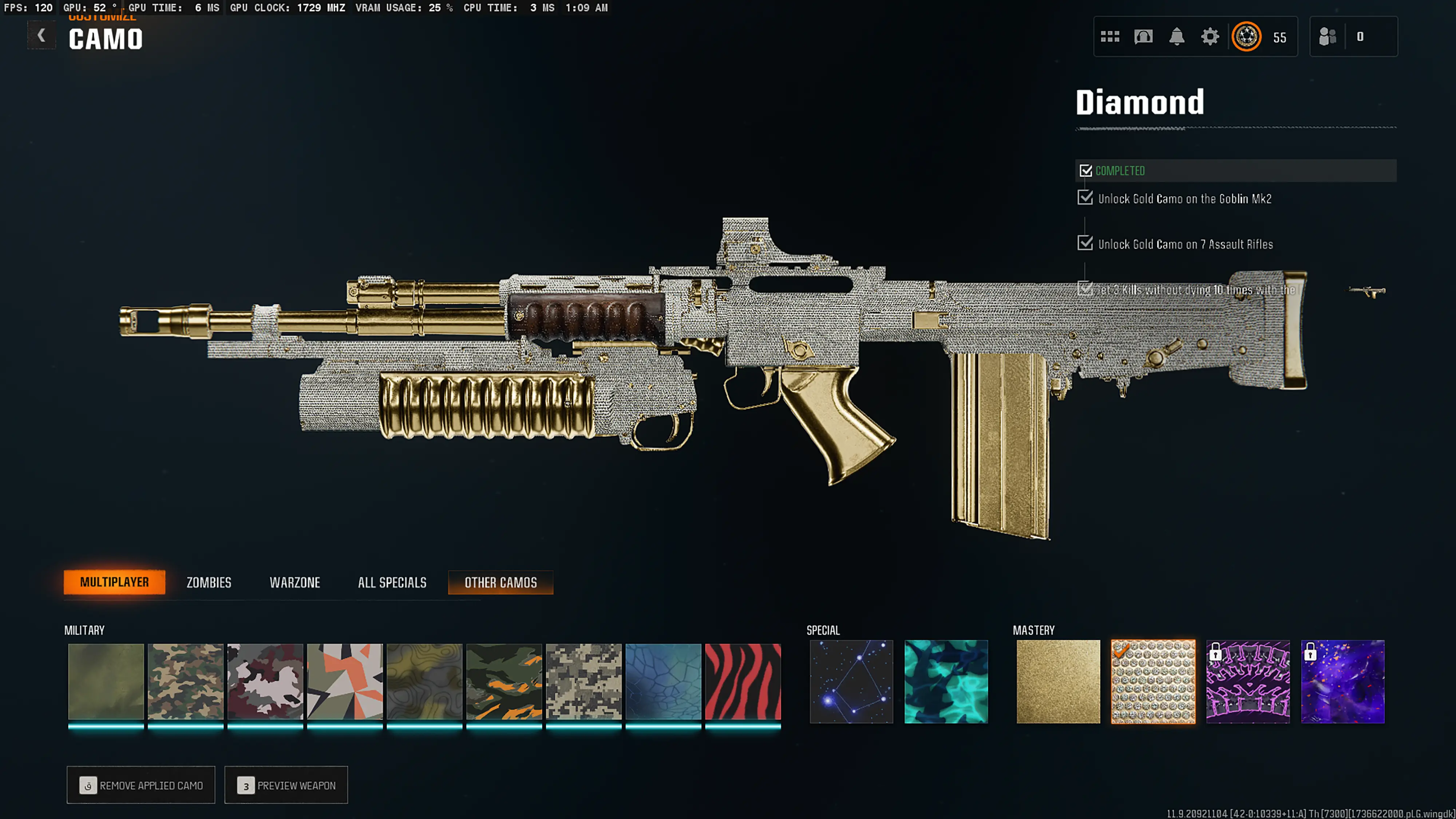
Task: Pick the red tiger stripe camo
Action: tap(743, 682)
